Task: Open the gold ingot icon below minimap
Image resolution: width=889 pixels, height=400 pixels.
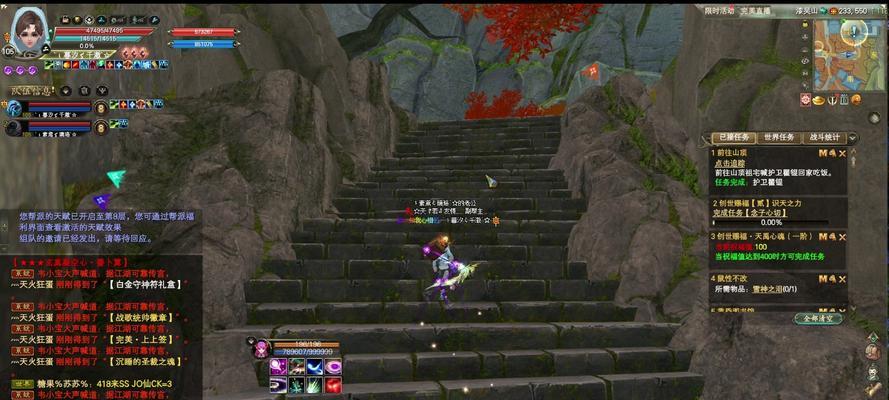Action: [819, 100]
